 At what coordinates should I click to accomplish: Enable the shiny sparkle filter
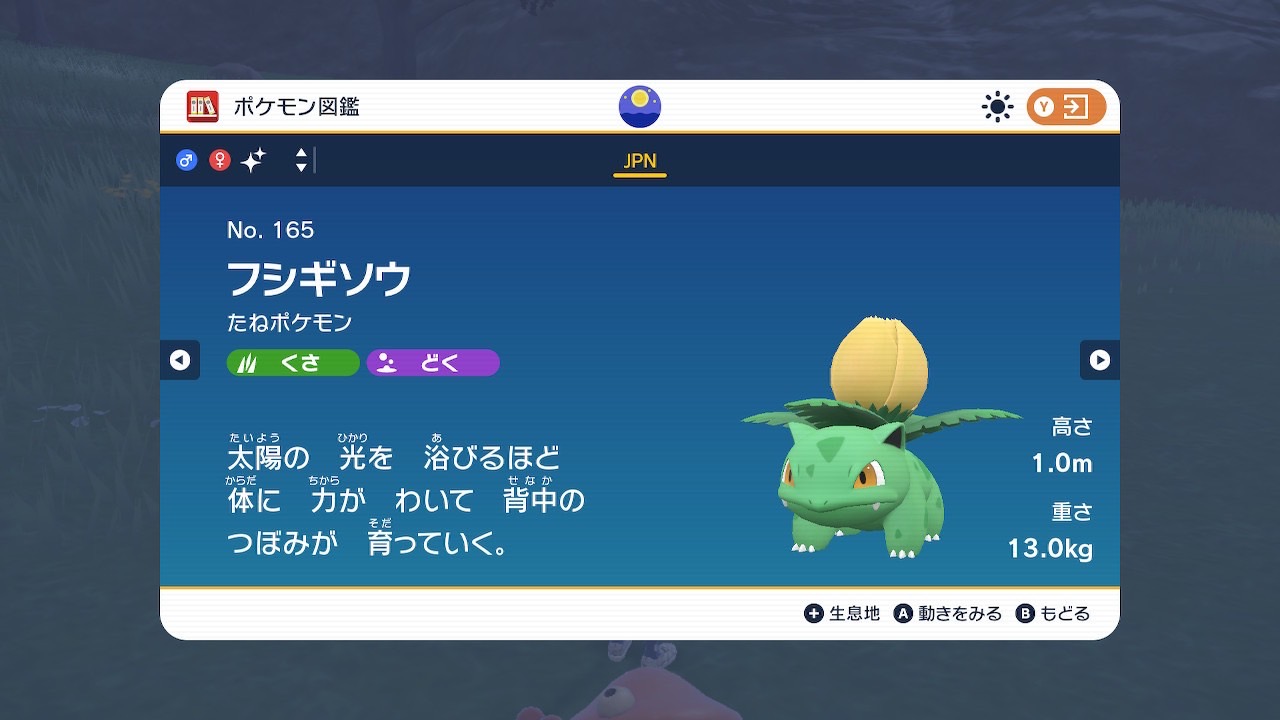tap(252, 160)
